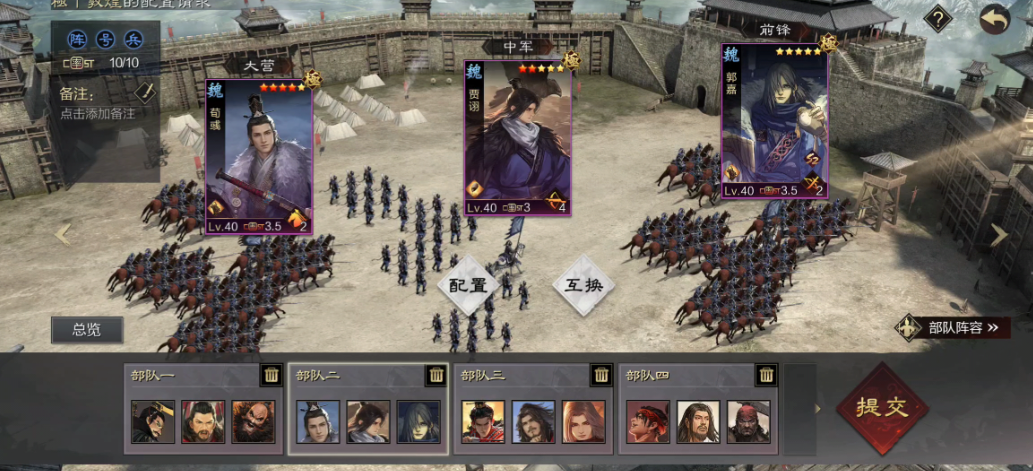
Task: Open the 配置 configuration option
Action: coord(467,284)
